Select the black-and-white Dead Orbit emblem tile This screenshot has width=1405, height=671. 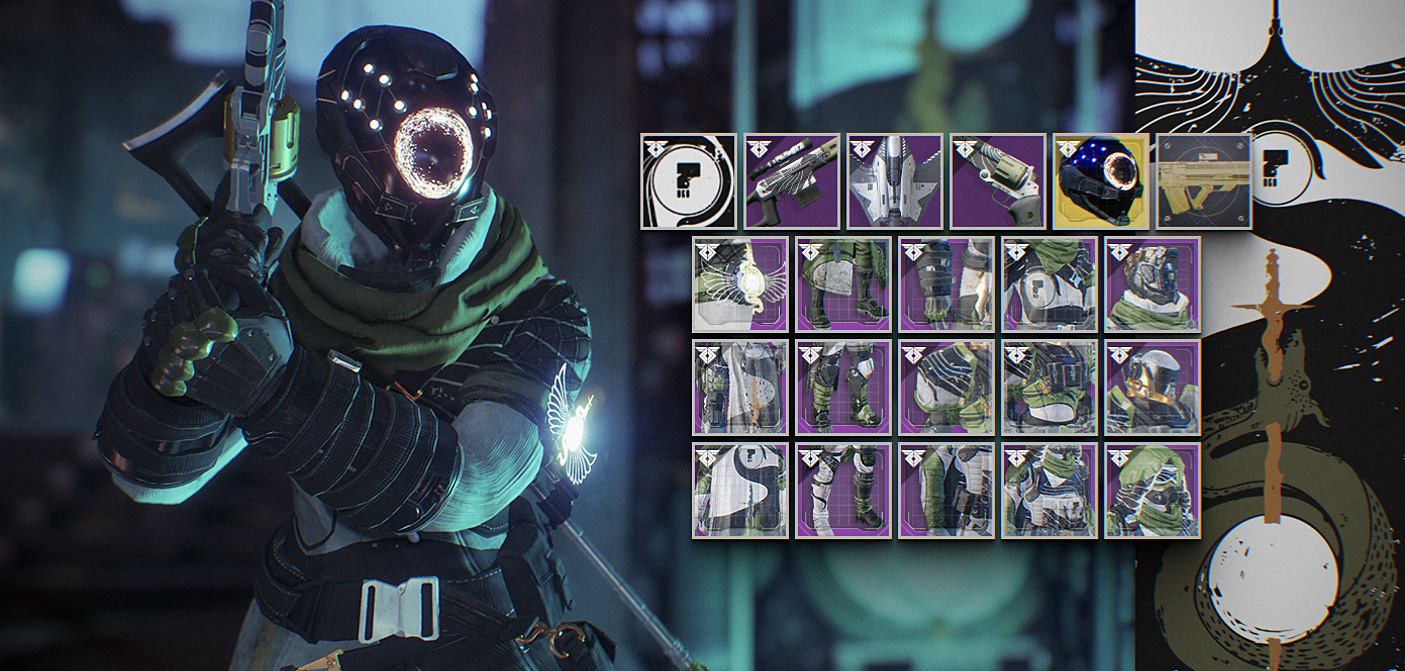[x=688, y=181]
